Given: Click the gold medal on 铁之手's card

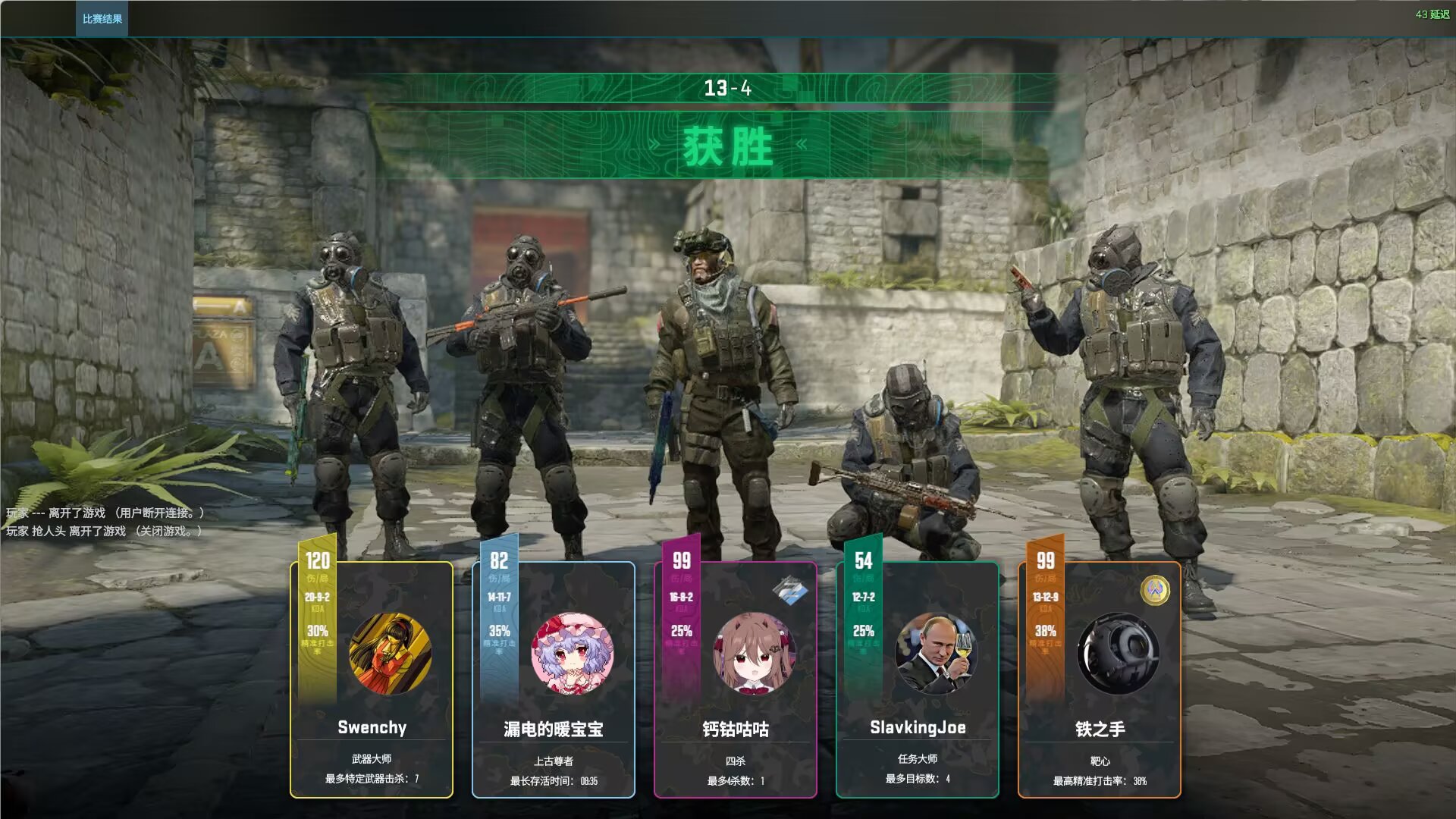Looking at the screenshot, I should pos(1155,590).
